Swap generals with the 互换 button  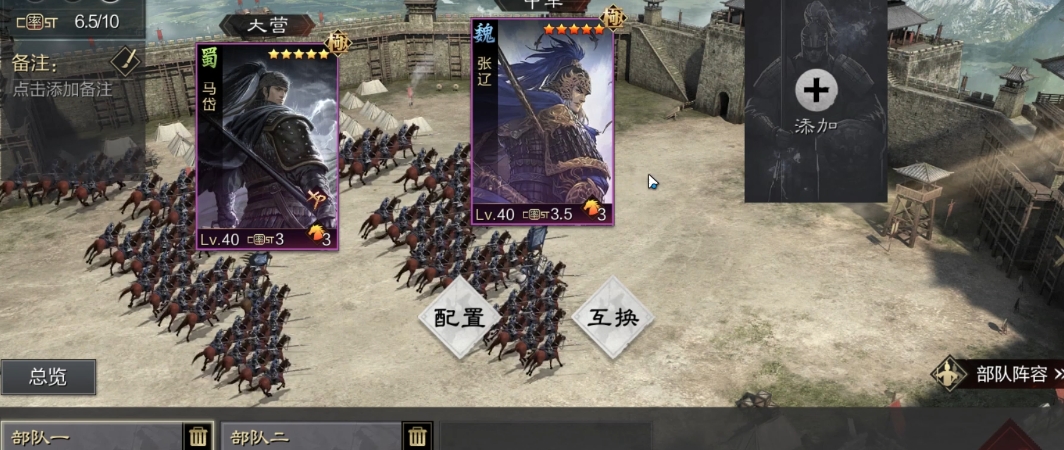tap(612, 318)
